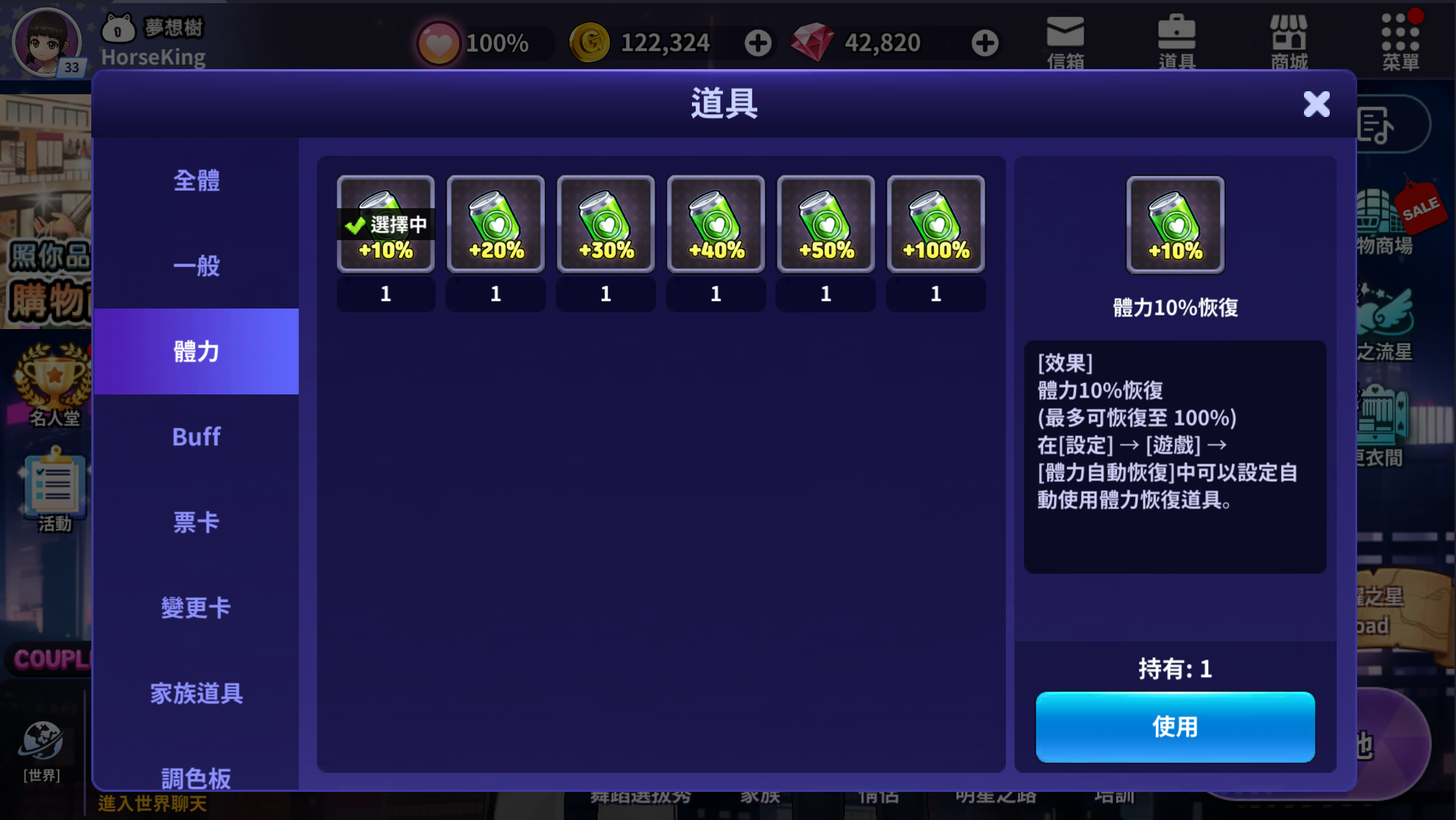The height and width of the screenshot is (820, 1456).
Task: Click the selected +10% stamina drink
Action: click(386, 225)
